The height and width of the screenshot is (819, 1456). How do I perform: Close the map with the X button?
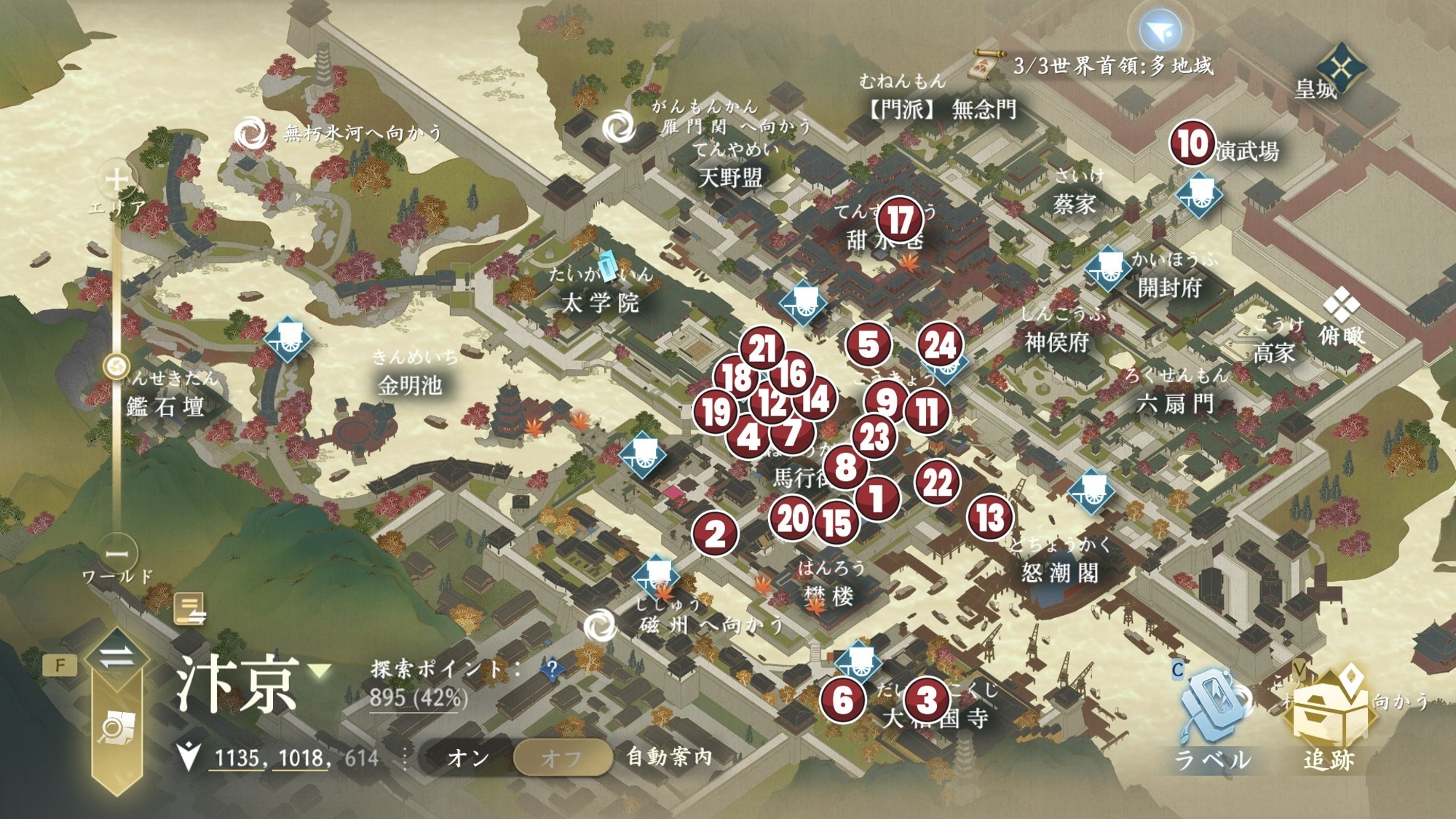point(1342,68)
